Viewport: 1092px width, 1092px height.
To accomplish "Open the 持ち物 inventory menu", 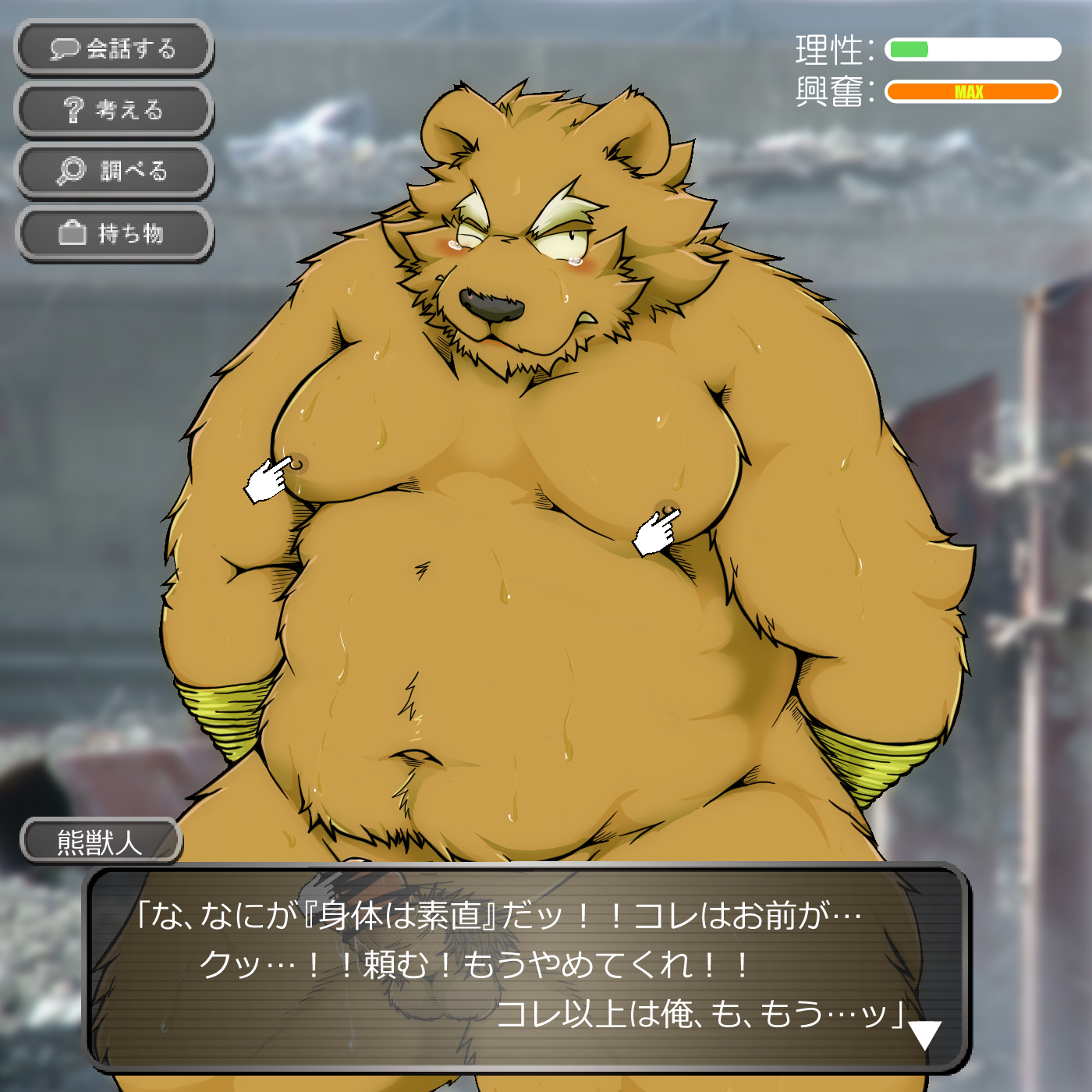I will point(114,233).
